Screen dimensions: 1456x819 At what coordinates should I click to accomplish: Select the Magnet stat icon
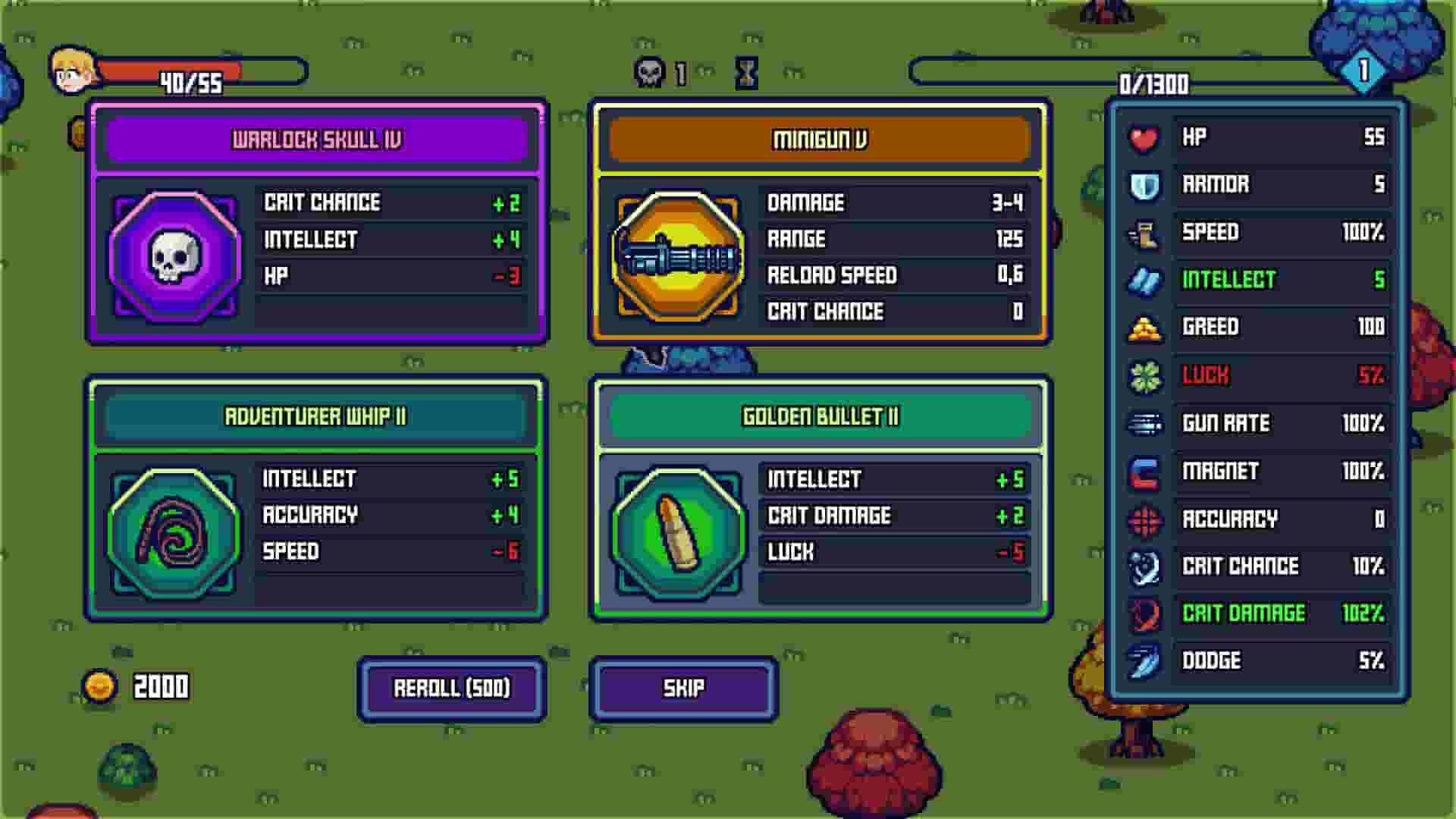[1145, 471]
